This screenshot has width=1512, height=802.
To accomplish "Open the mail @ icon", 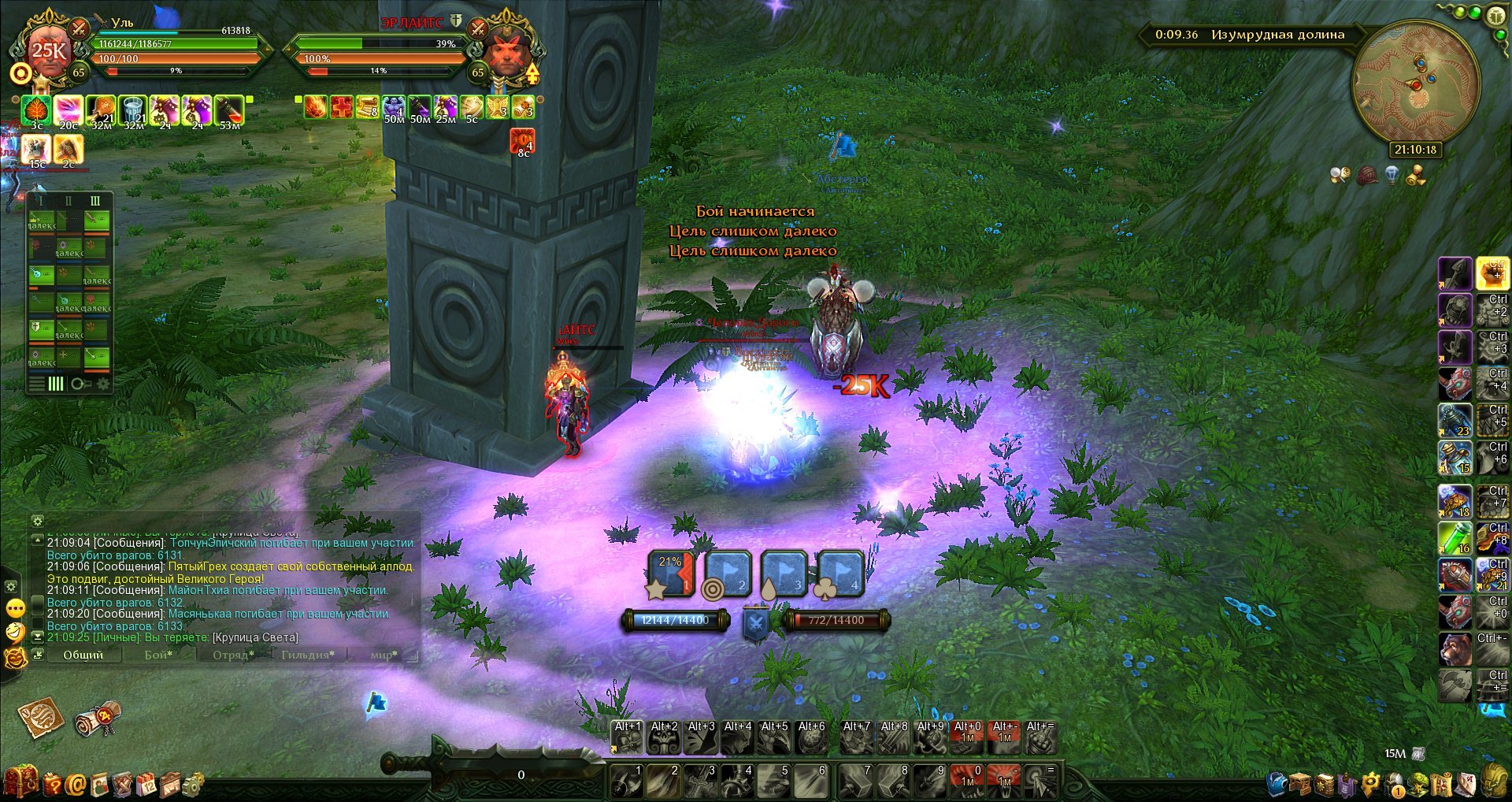I will click(76, 784).
